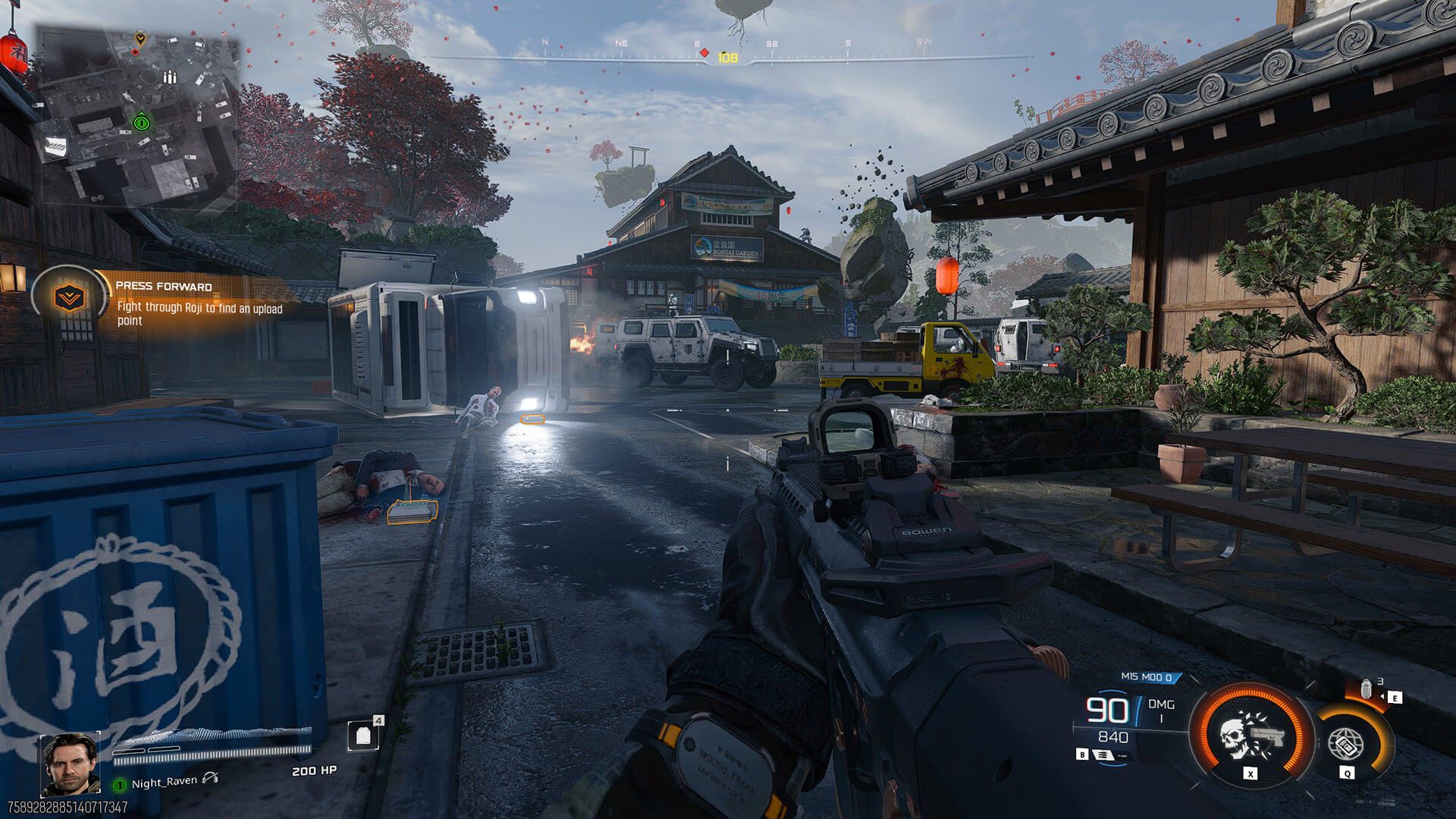Click the green player marker on minimap
Viewport: 1456px width, 819px height.
click(140, 121)
